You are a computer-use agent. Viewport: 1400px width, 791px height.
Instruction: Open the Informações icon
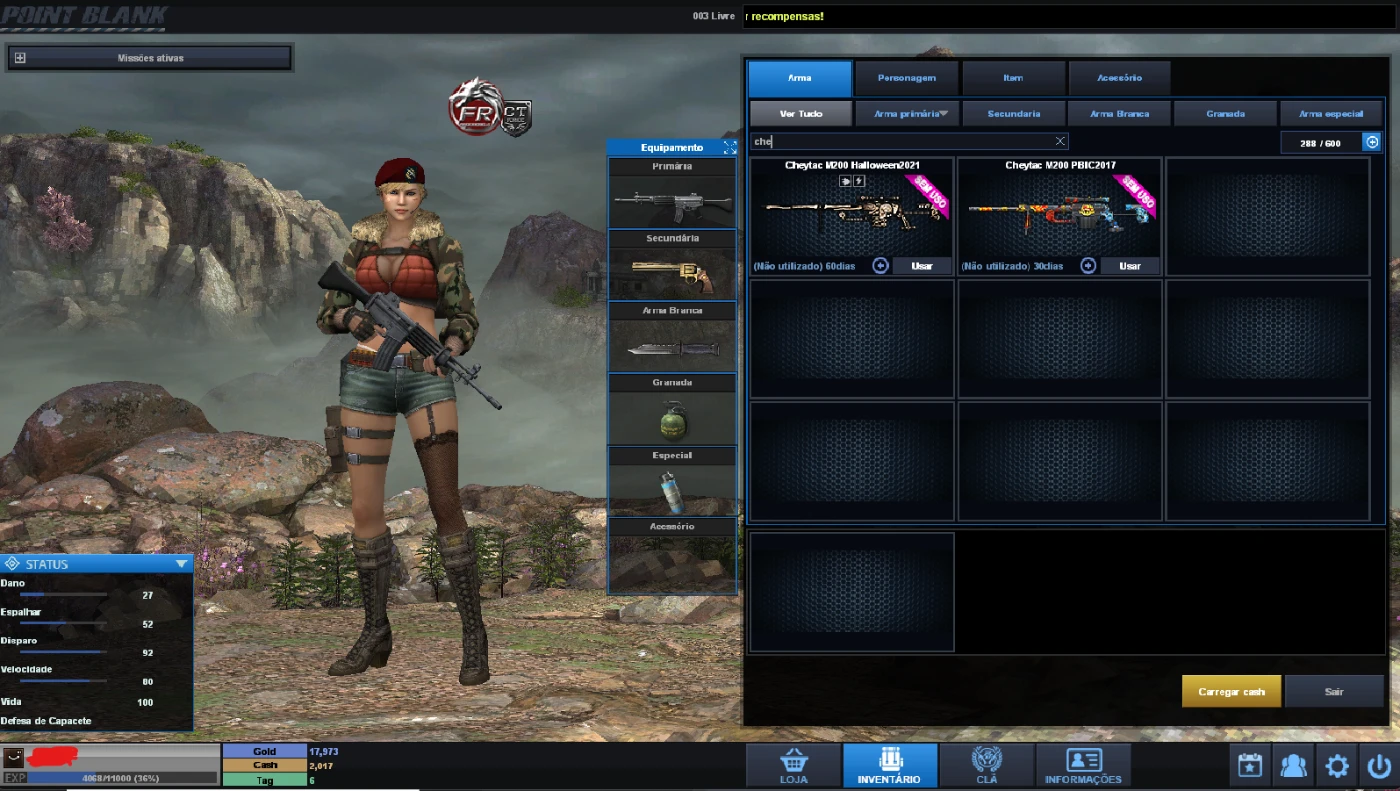(1082, 764)
